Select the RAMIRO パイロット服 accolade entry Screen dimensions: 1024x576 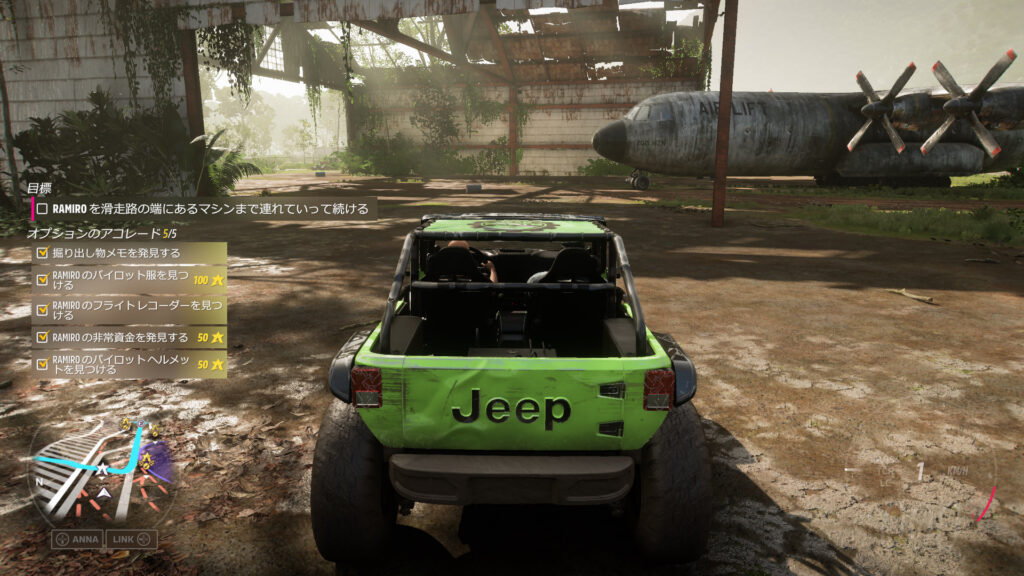[x=130, y=279]
